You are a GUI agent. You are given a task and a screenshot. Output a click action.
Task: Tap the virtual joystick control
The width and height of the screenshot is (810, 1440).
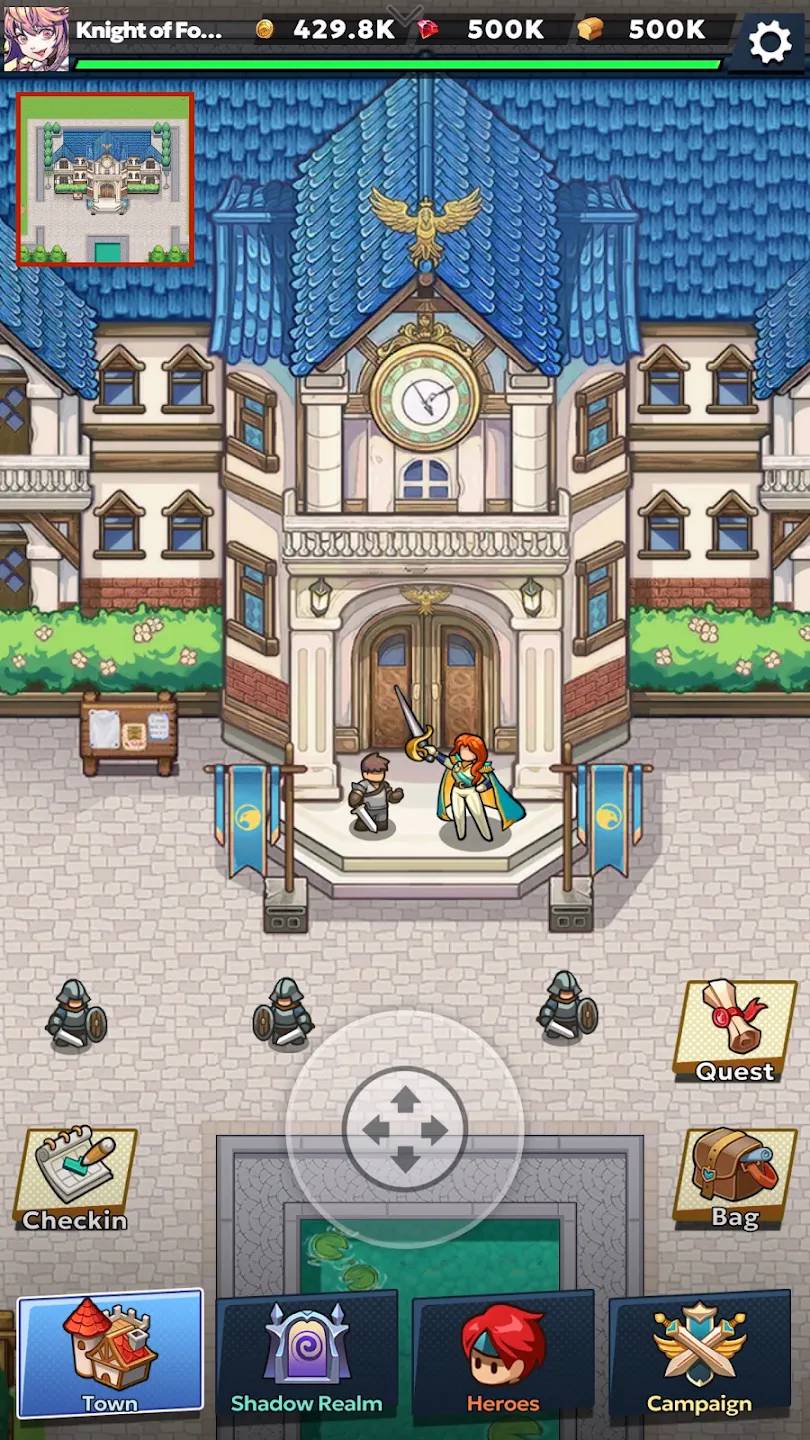click(x=405, y=1130)
